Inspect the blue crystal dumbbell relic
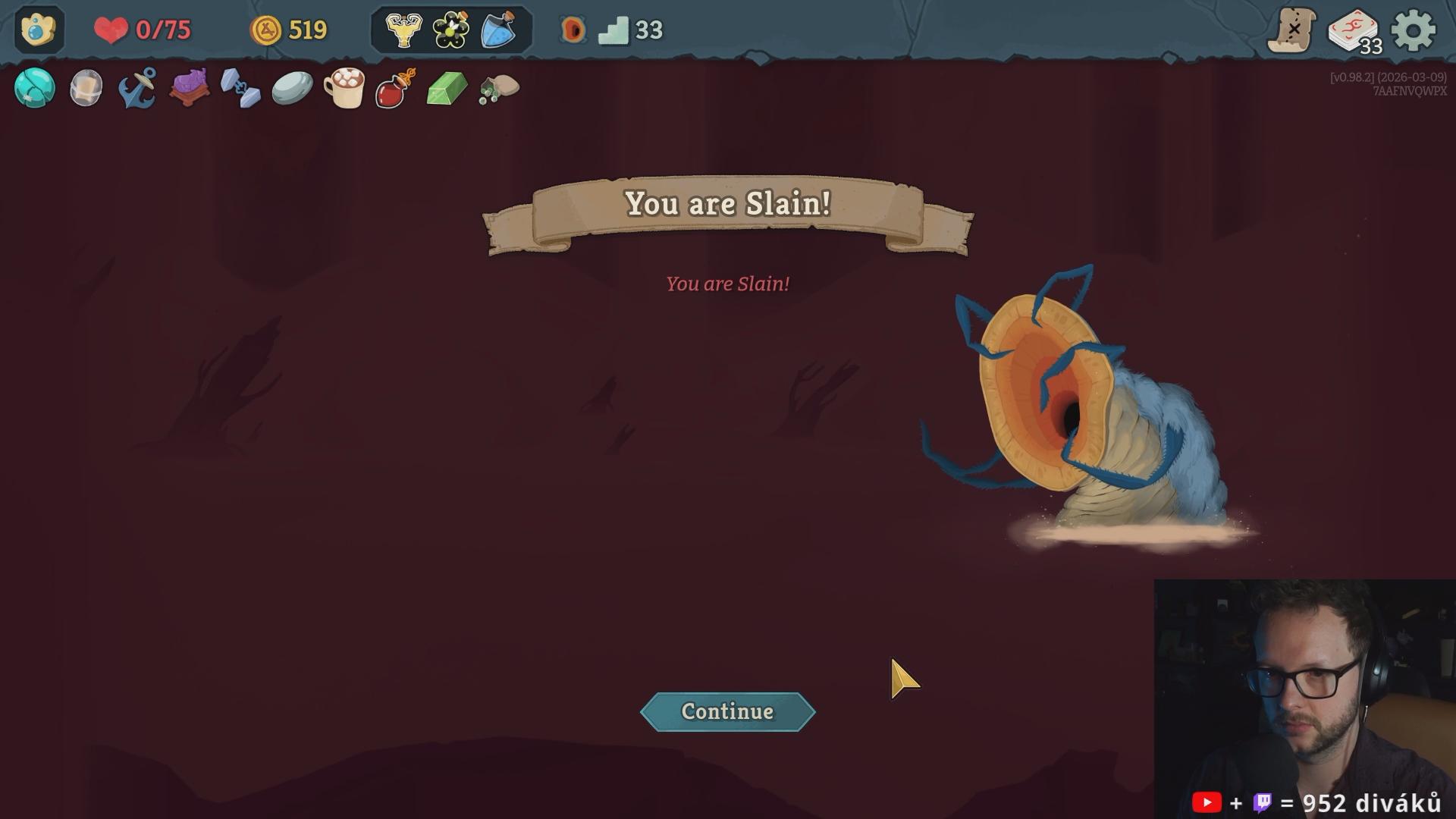This screenshot has height=819, width=1456. [x=240, y=88]
